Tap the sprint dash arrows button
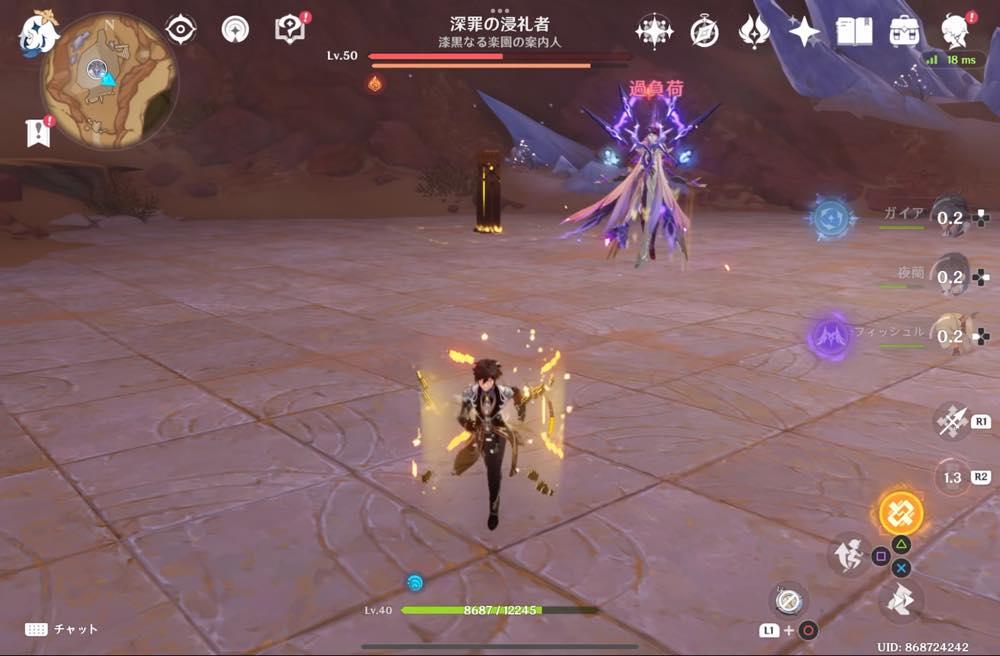1000x656 pixels. click(901, 600)
